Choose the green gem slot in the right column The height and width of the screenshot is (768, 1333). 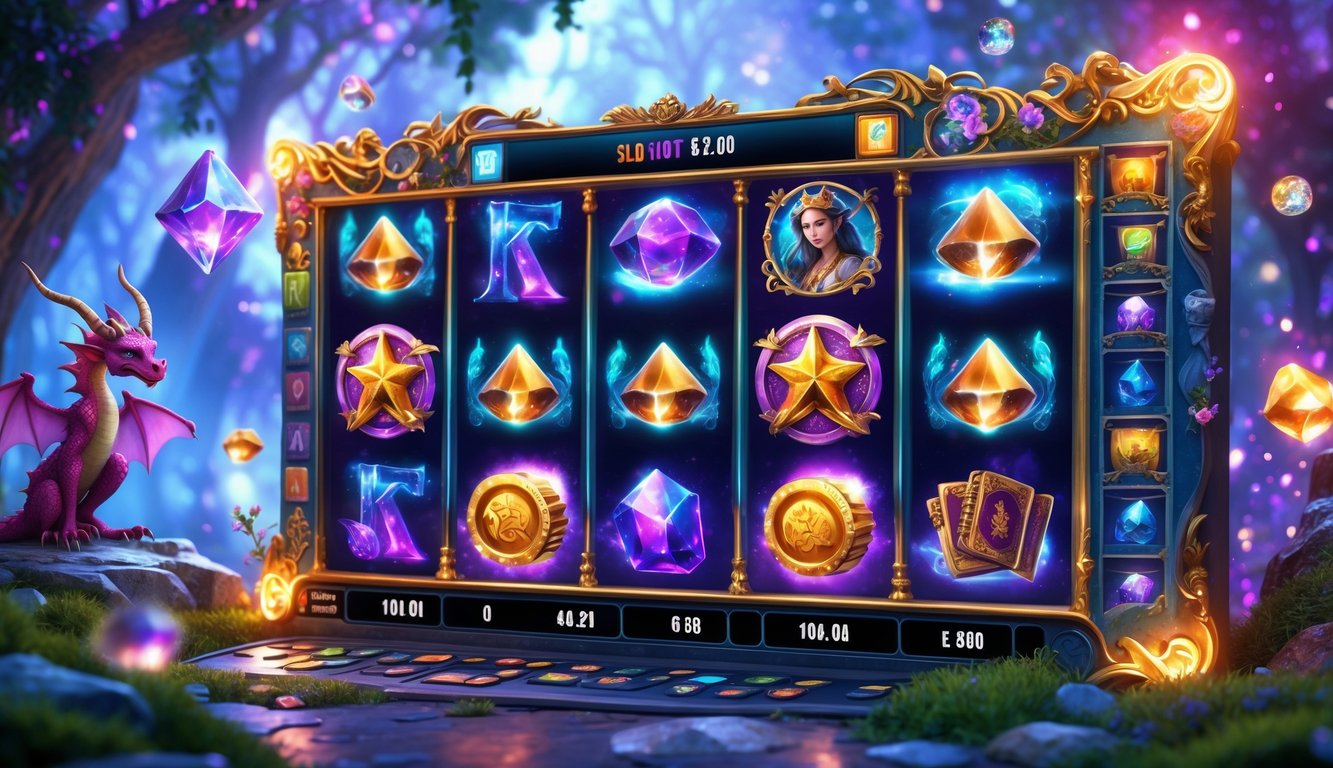tap(1136, 242)
